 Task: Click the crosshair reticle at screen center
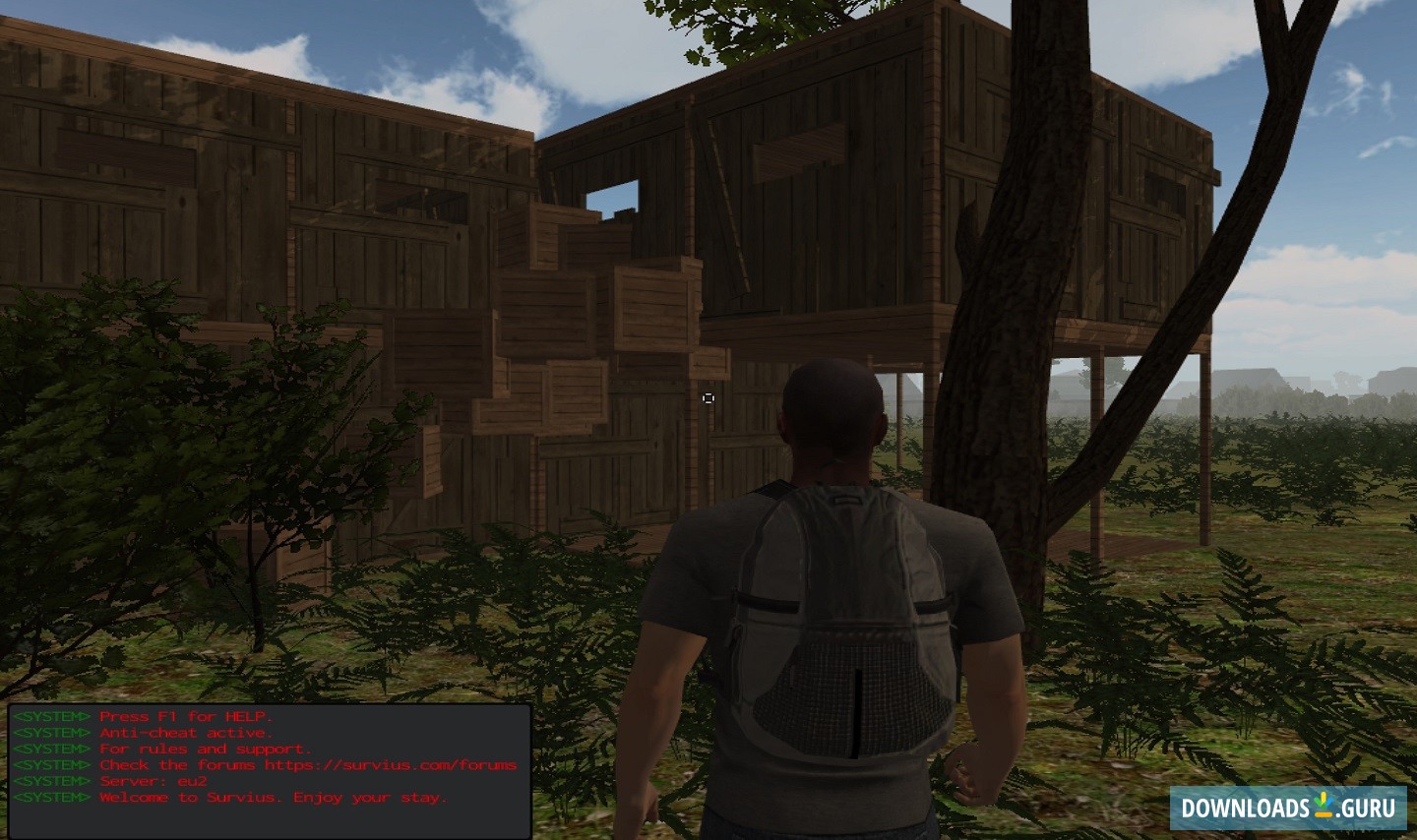(708, 398)
